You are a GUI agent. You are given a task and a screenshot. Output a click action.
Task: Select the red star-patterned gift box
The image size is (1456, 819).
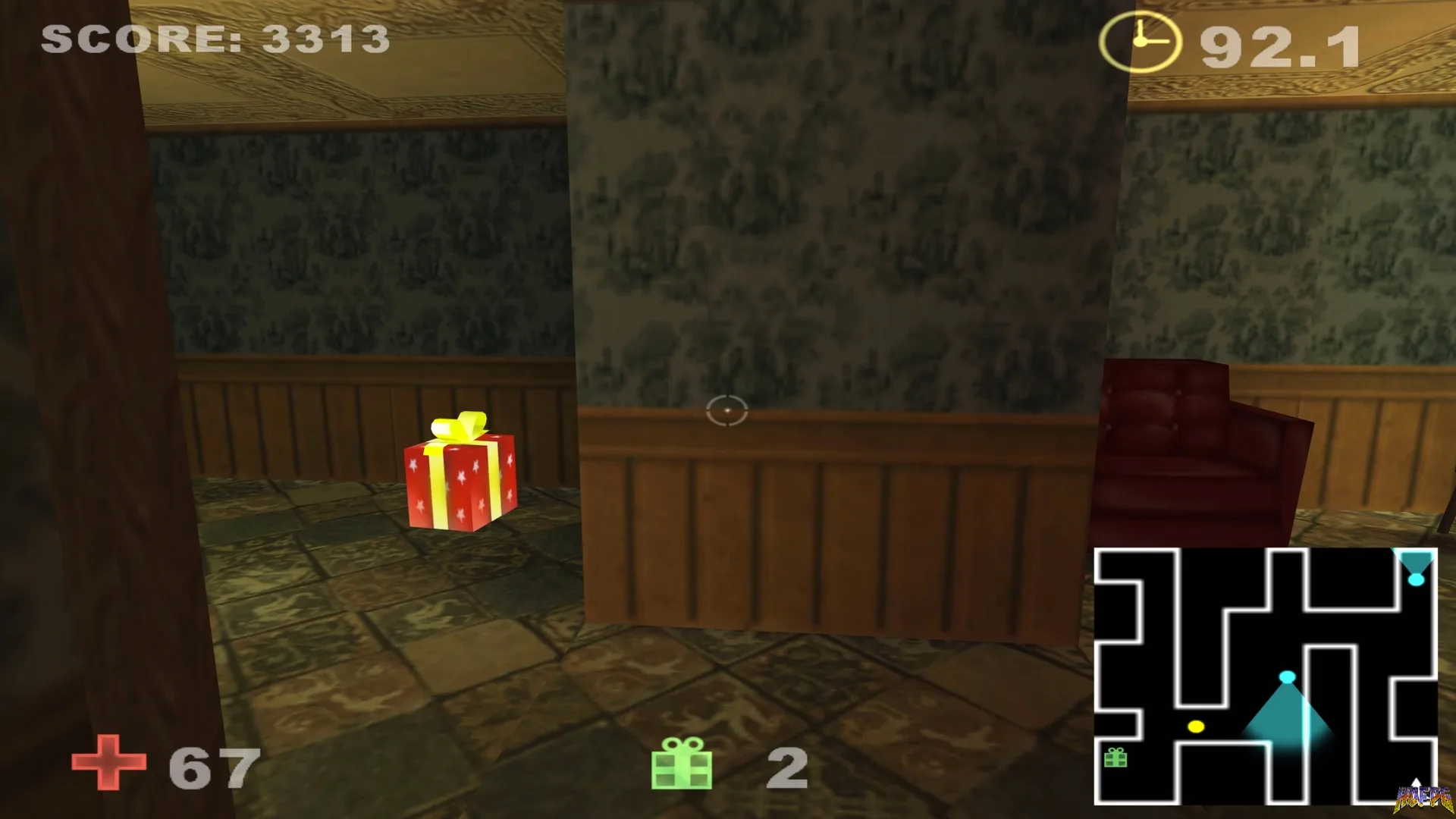point(463,485)
